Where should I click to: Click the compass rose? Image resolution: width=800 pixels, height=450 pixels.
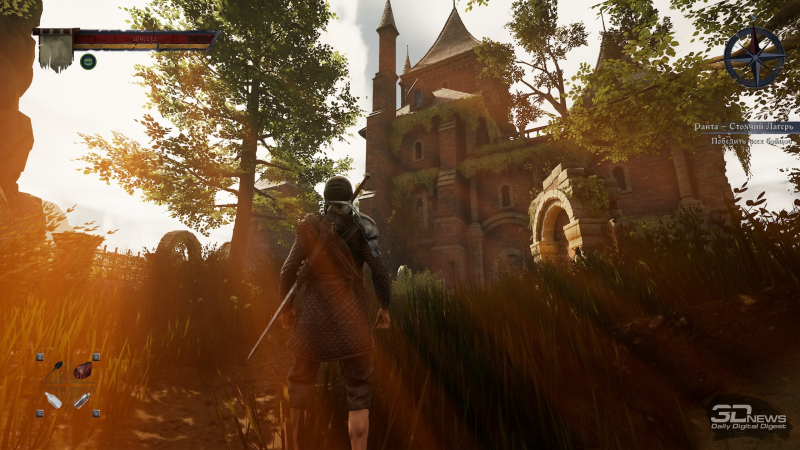754,57
